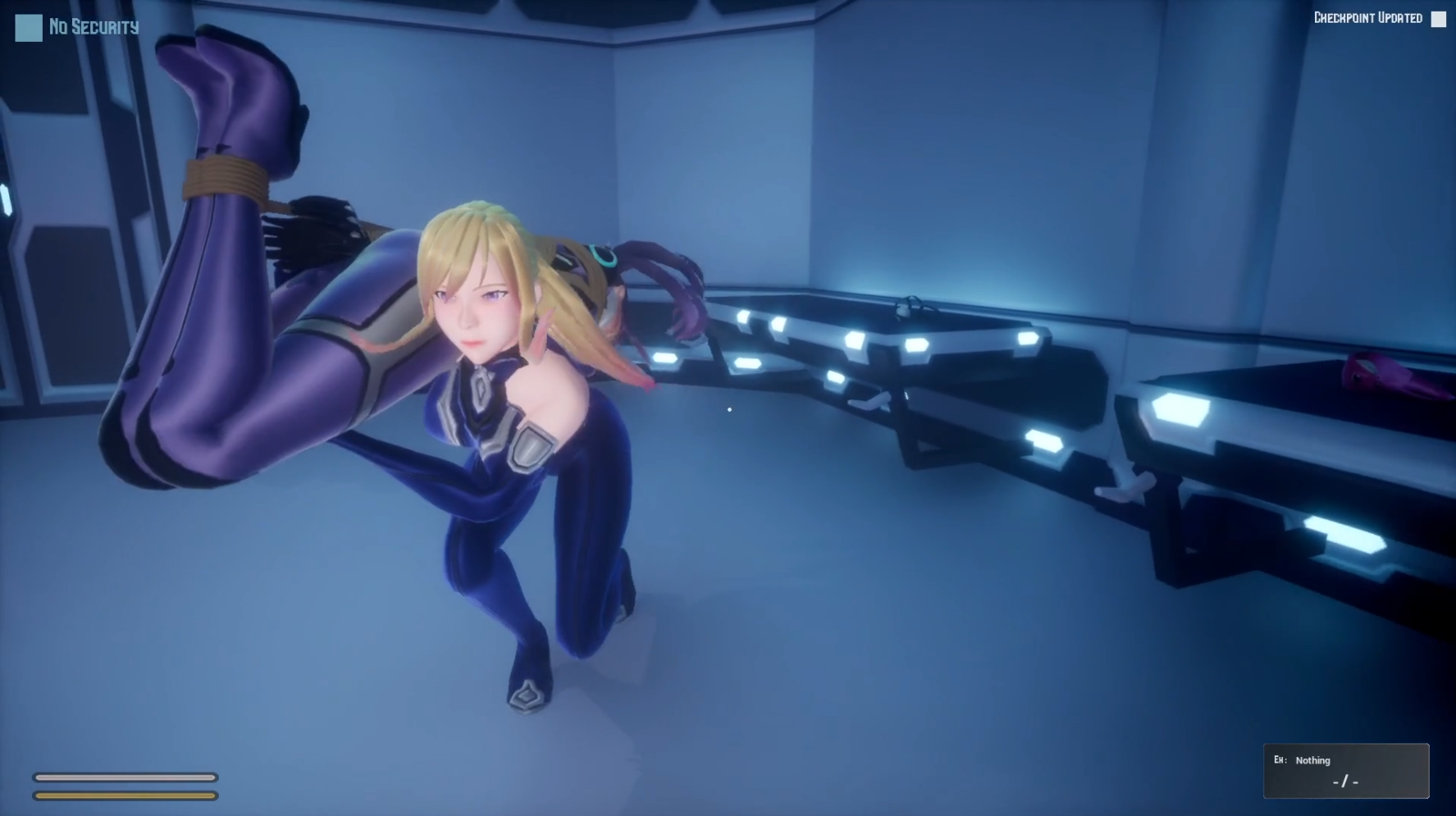
Task: Click the white health bar above the yellow bar
Action: (x=127, y=777)
